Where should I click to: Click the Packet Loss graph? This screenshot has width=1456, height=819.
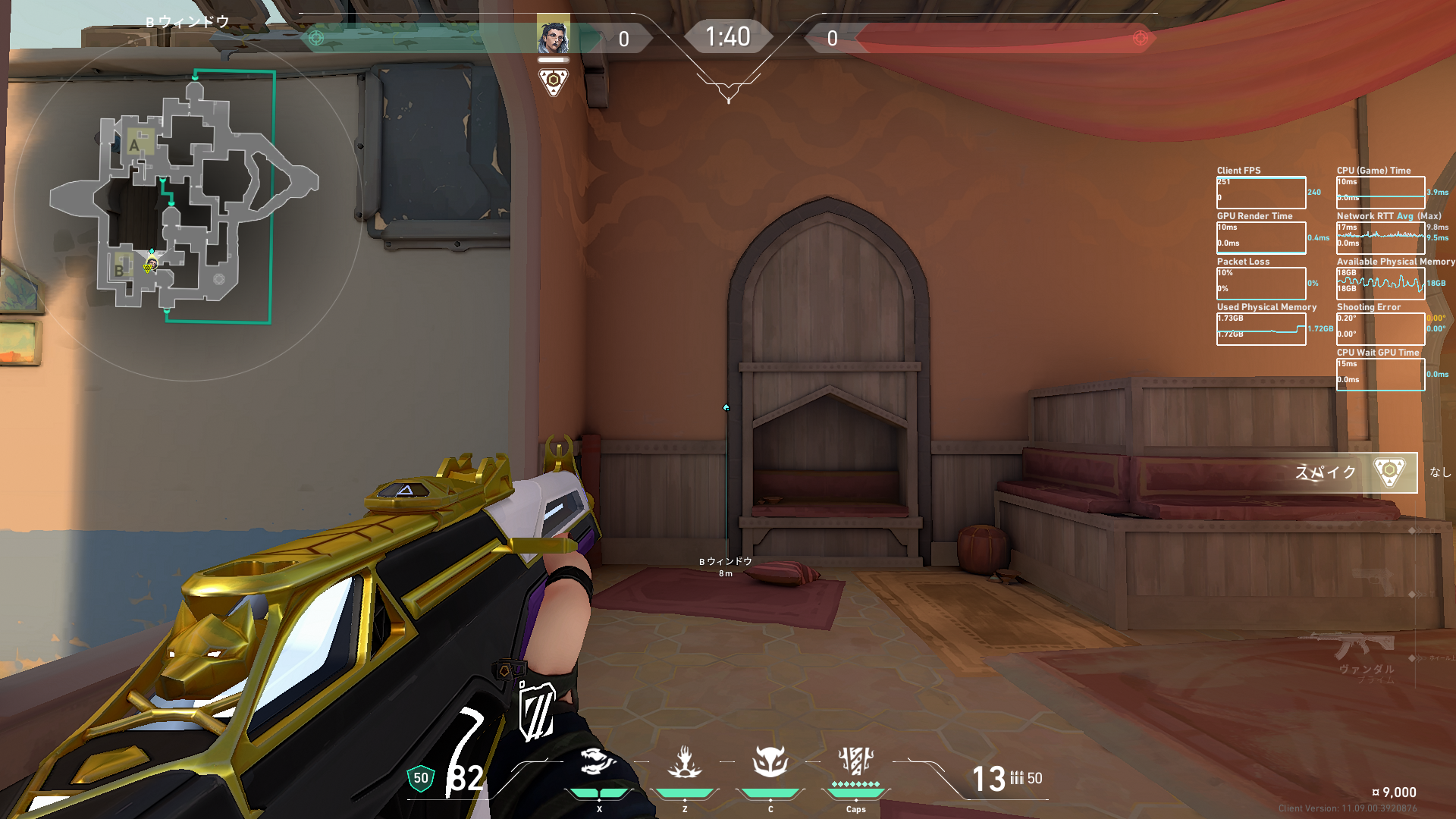[1261, 284]
